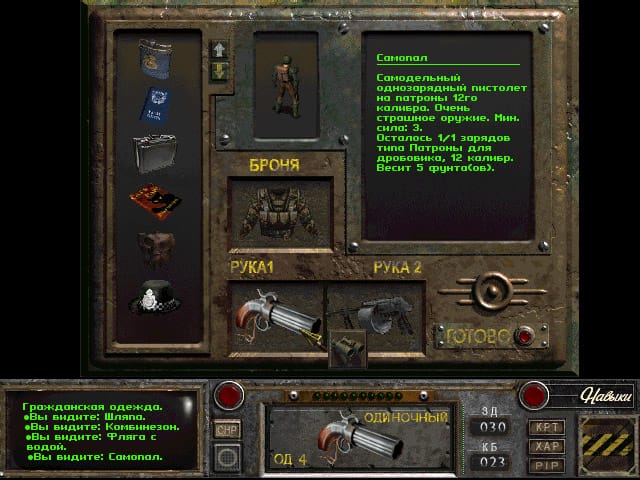Click the character portrait figure
Viewport: 640px width, 480px height.
285,78
